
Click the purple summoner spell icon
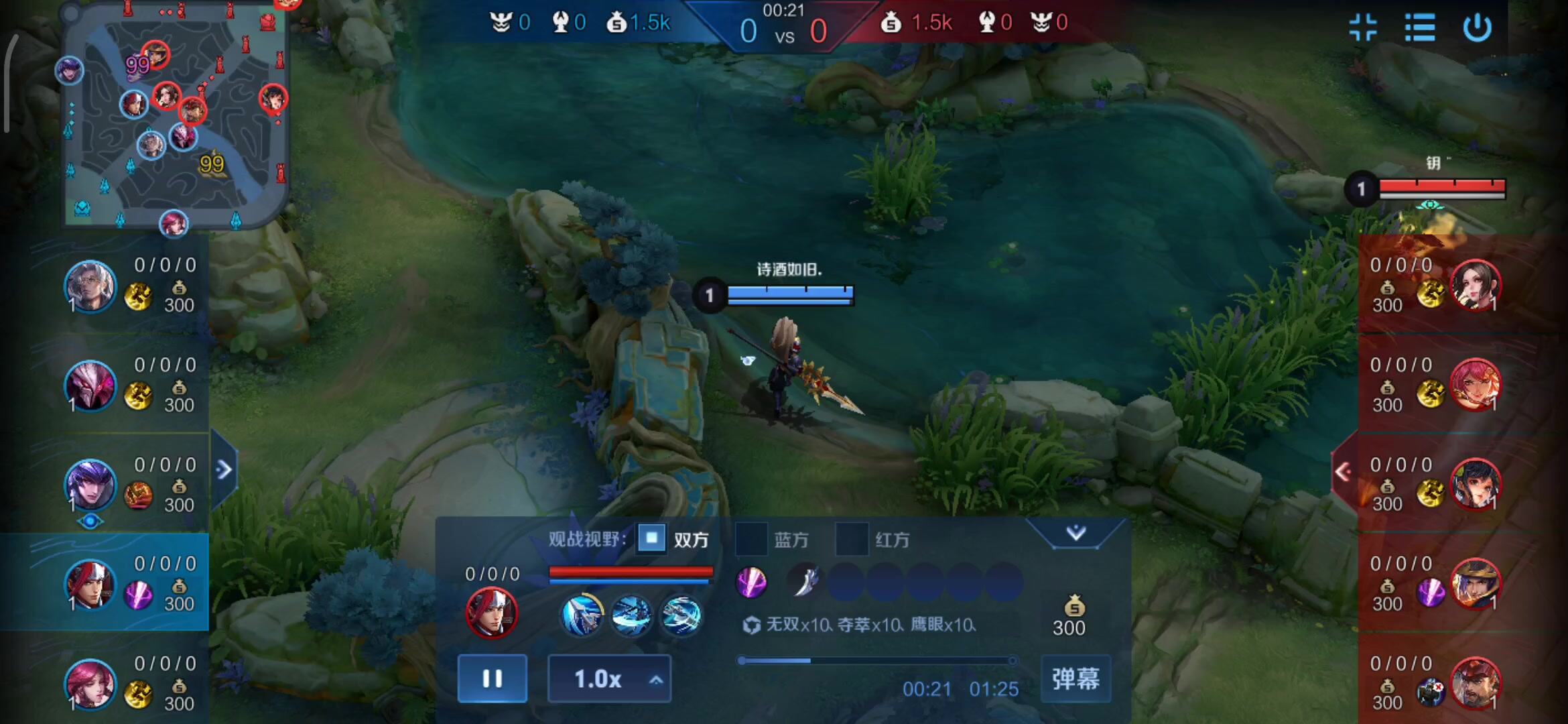pyautogui.click(x=753, y=583)
